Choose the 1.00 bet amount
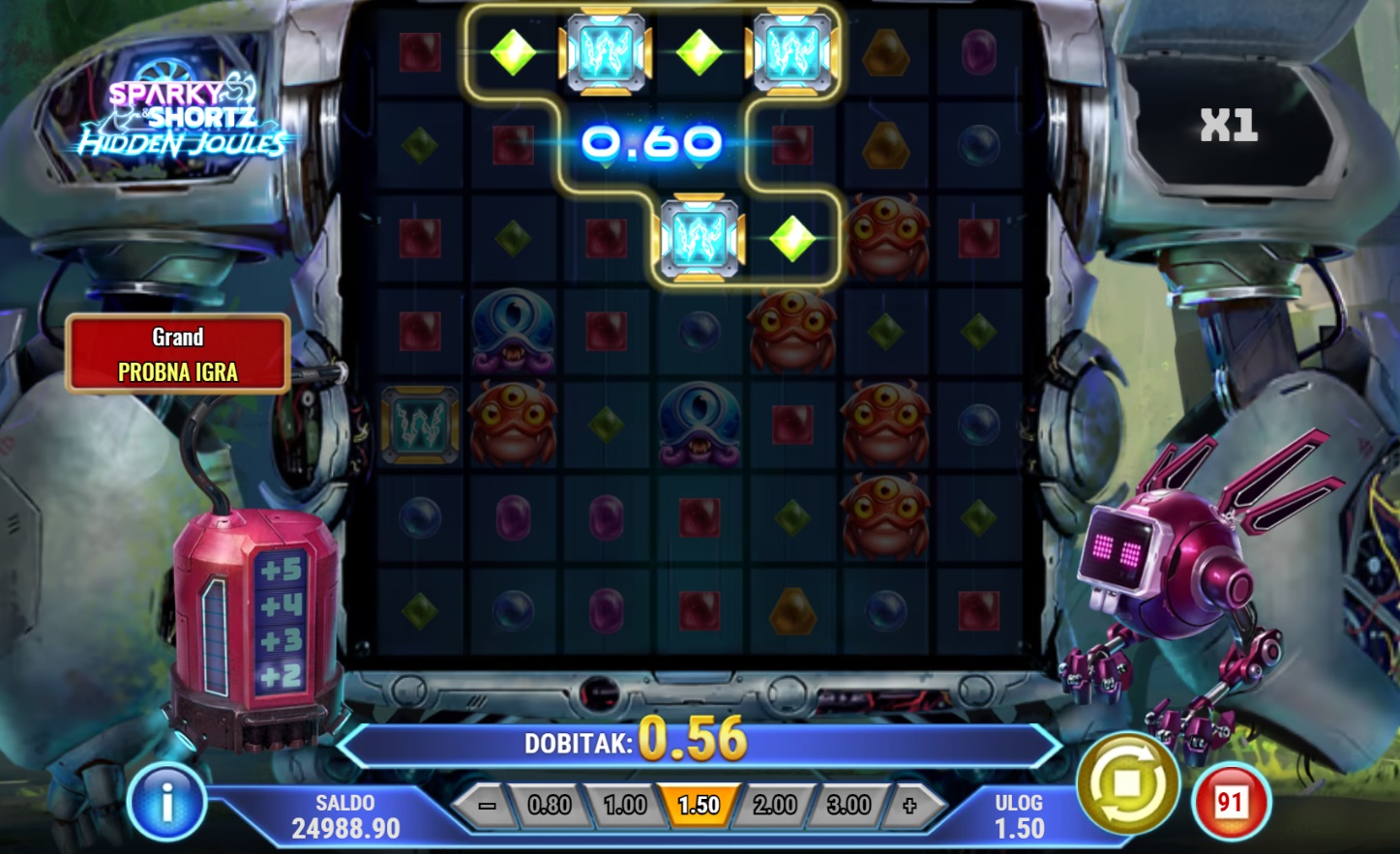 coord(624,806)
